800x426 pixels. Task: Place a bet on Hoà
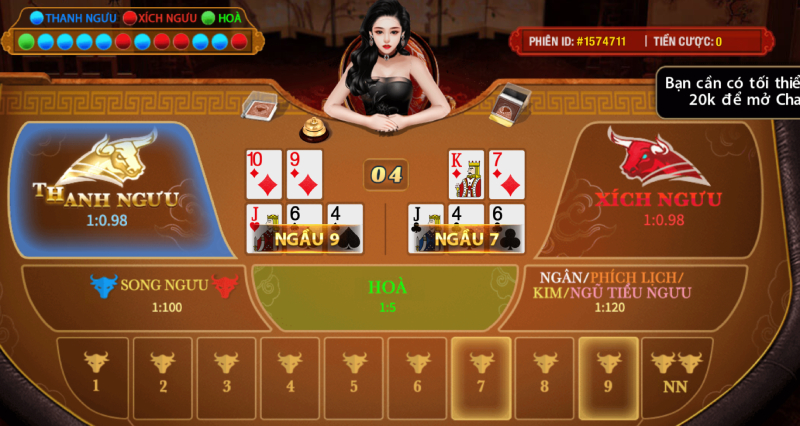387,296
